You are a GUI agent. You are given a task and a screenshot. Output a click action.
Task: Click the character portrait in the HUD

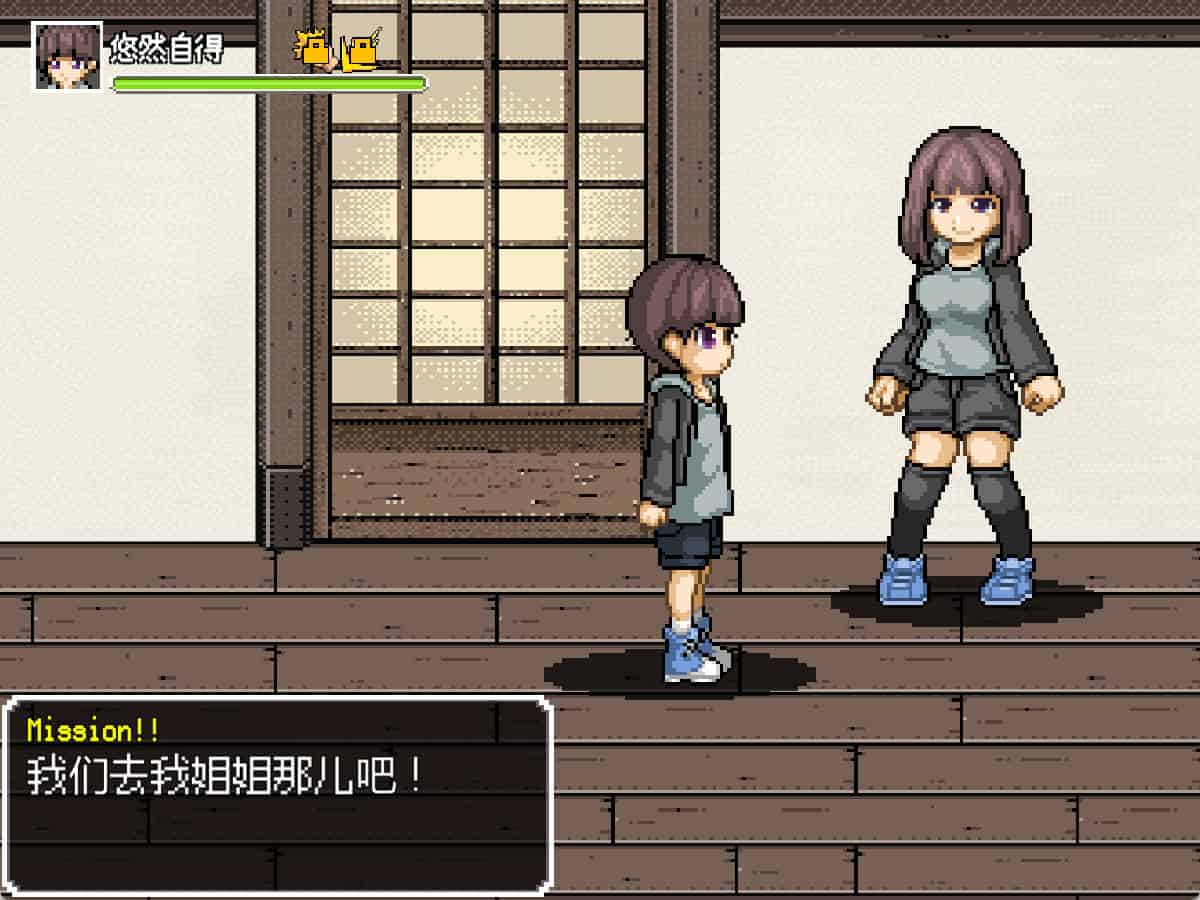pyautogui.click(x=68, y=56)
